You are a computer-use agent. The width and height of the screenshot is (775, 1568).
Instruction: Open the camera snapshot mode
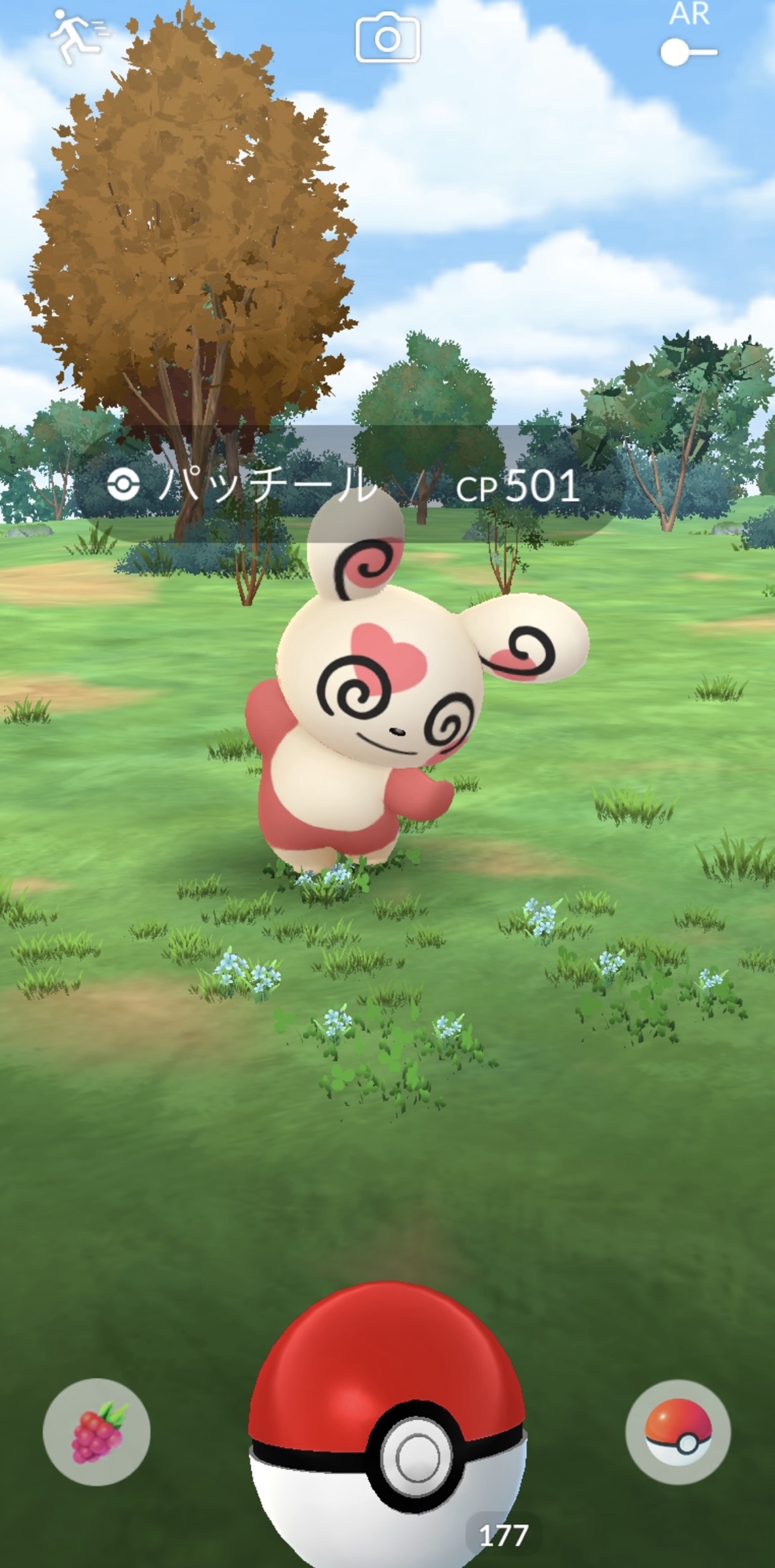click(387, 39)
